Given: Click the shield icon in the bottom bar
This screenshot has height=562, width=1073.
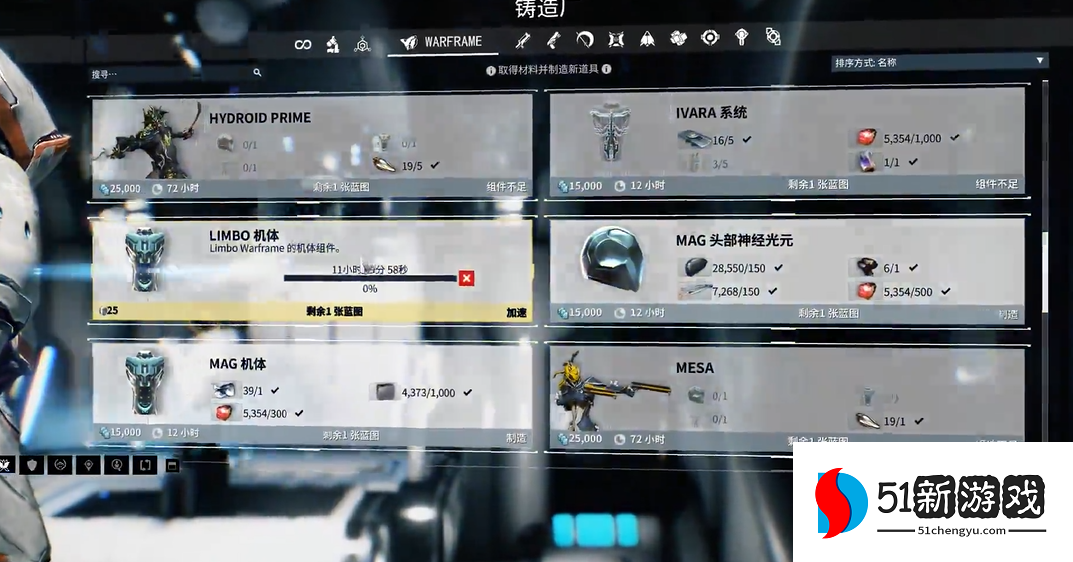Looking at the screenshot, I should [32, 465].
